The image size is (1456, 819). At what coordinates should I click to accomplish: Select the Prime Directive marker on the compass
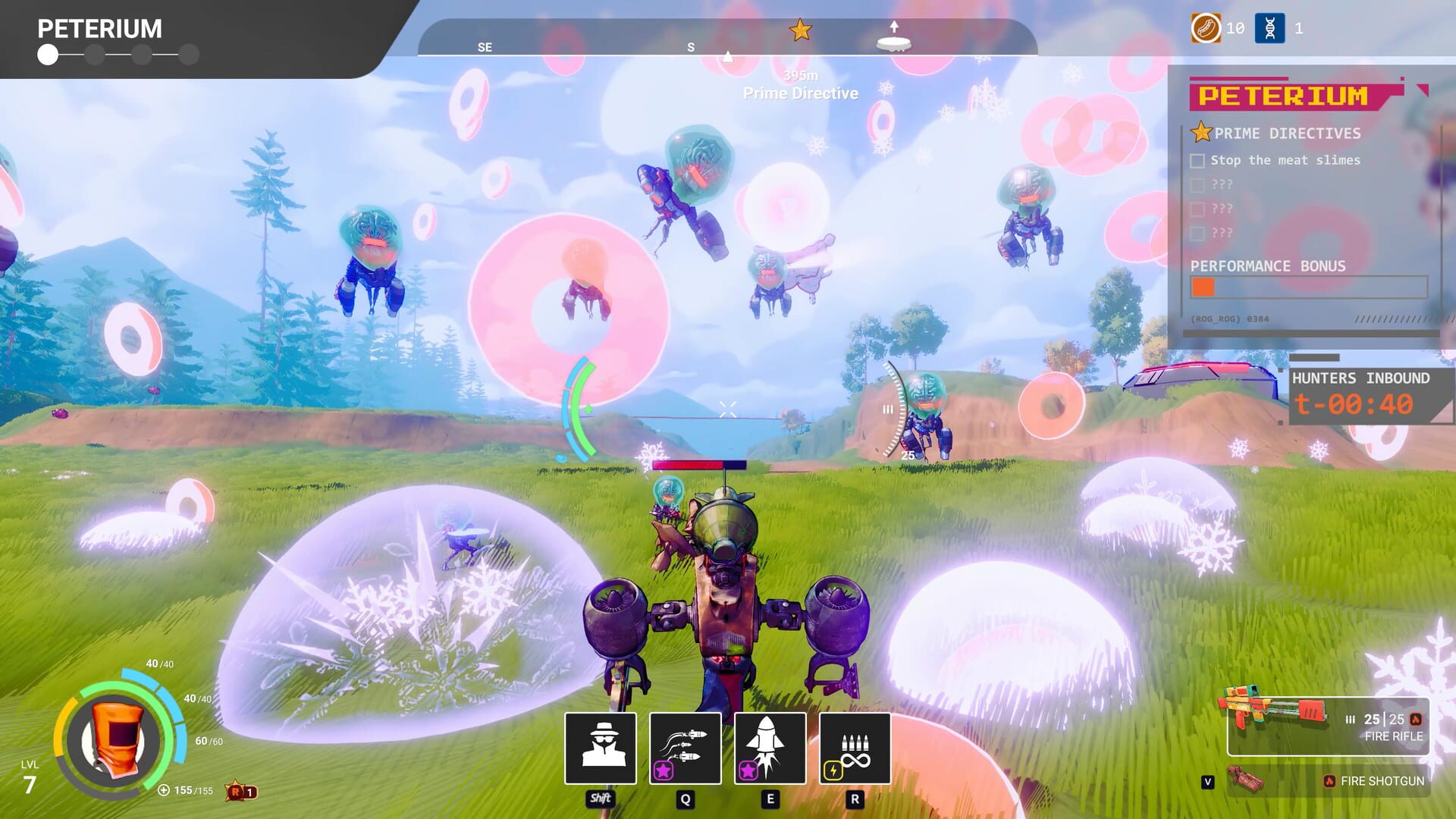coord(801,30)
